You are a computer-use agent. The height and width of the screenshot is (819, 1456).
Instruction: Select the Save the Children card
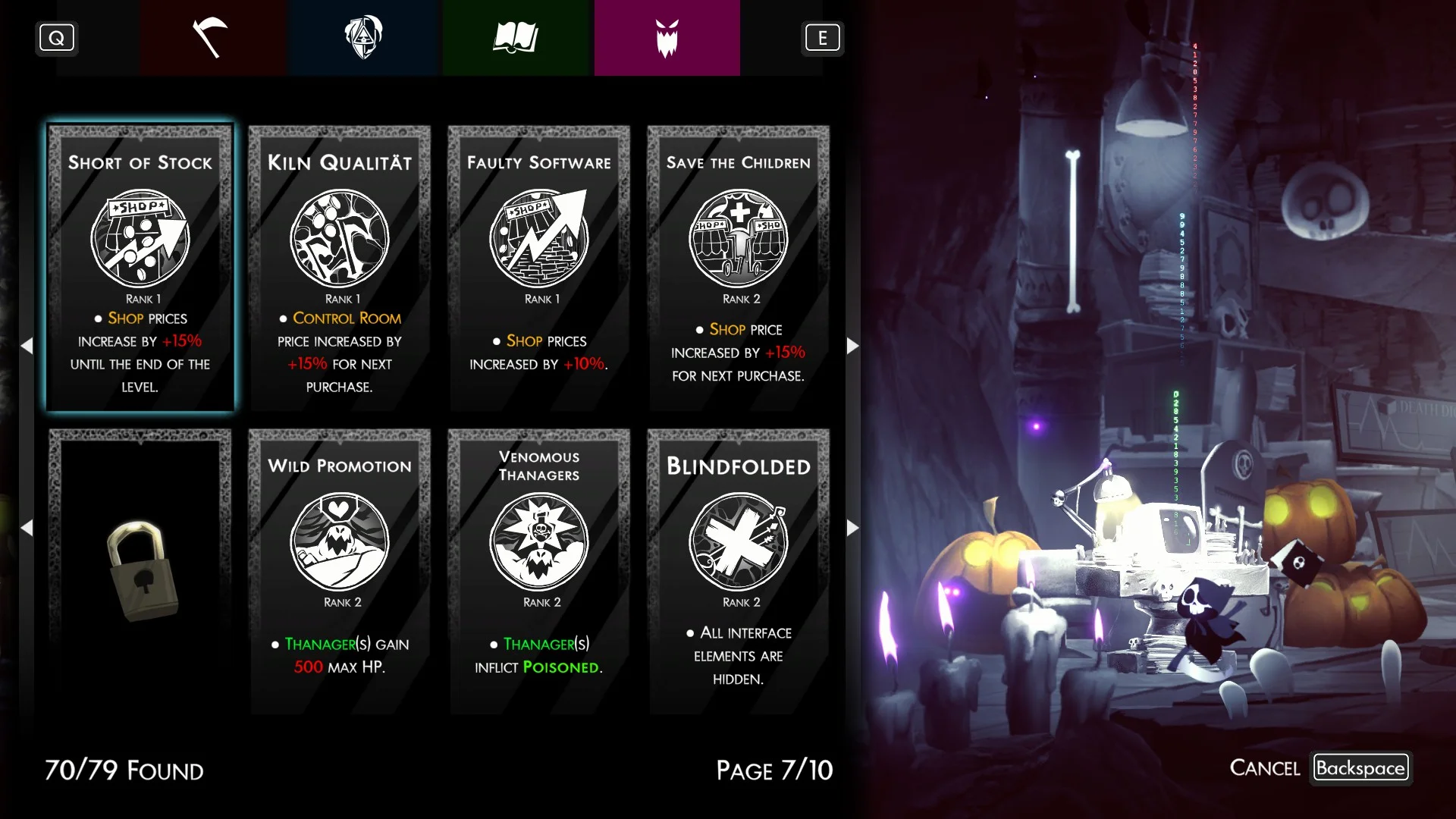point(739,268)
